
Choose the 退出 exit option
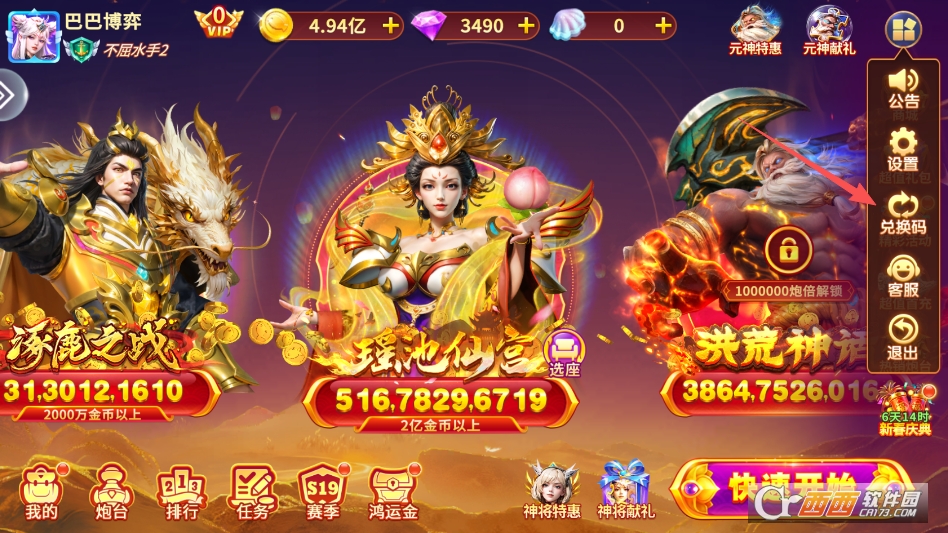point(903,338)
